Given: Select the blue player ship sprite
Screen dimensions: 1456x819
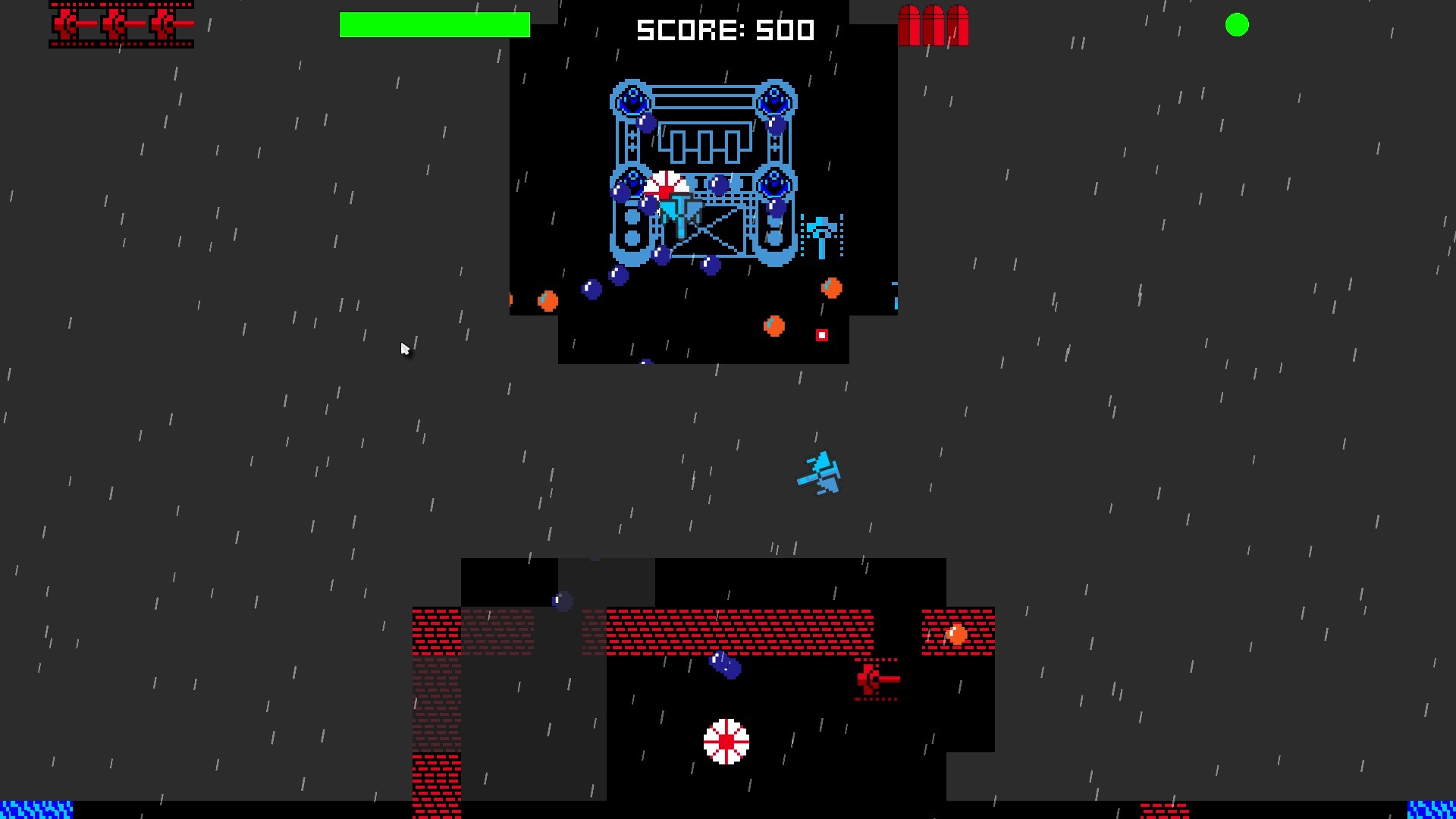Looking at the screenshot, I should 819,473.
